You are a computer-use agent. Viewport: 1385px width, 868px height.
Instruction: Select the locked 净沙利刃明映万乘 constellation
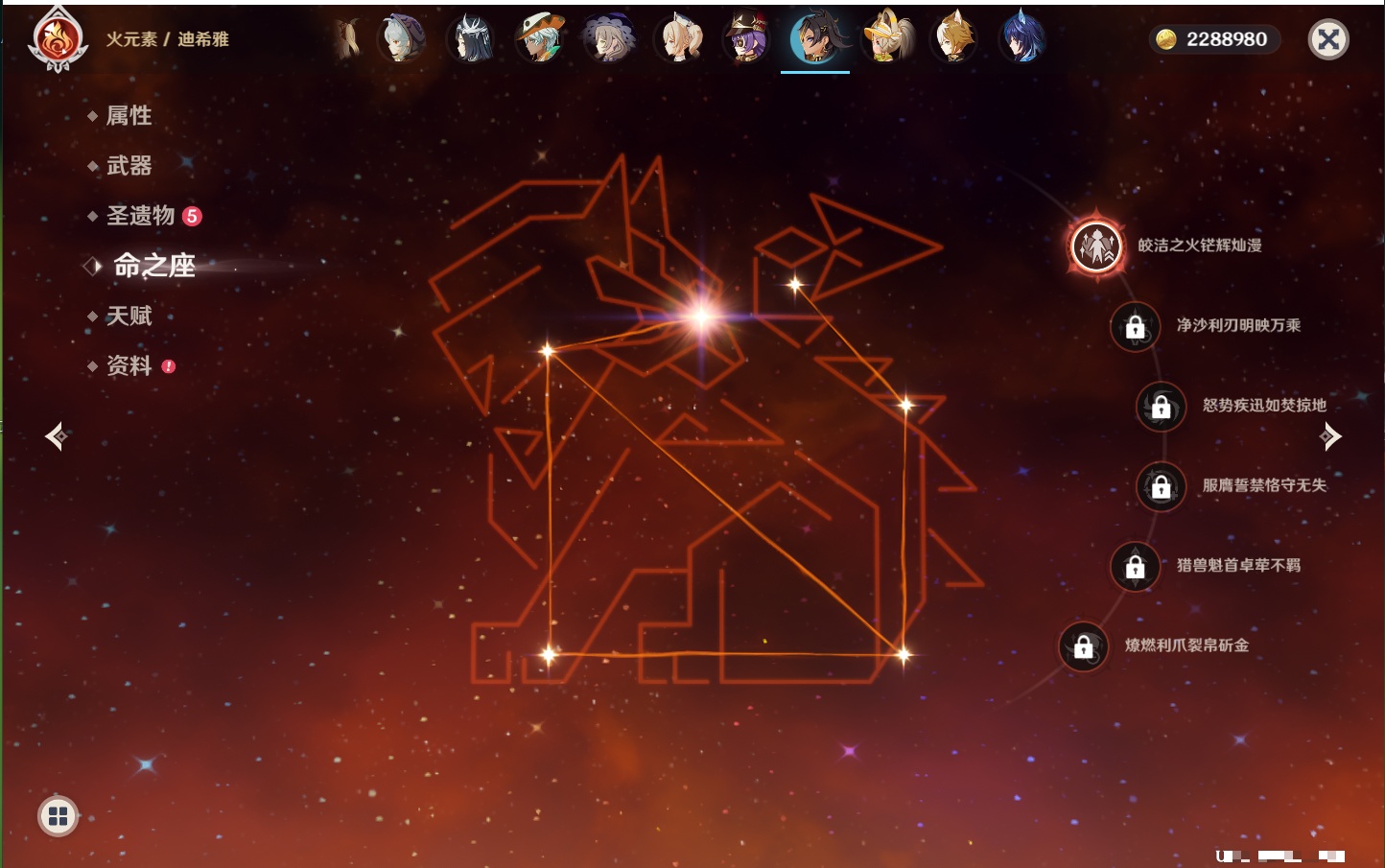tap(1135, 326)
